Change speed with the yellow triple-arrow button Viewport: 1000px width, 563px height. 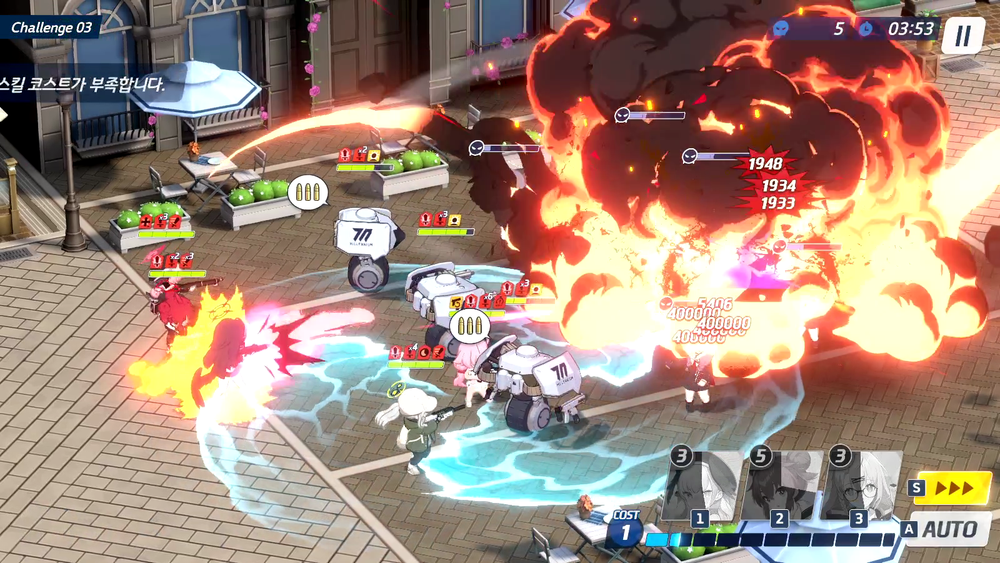tap(951, 487)
